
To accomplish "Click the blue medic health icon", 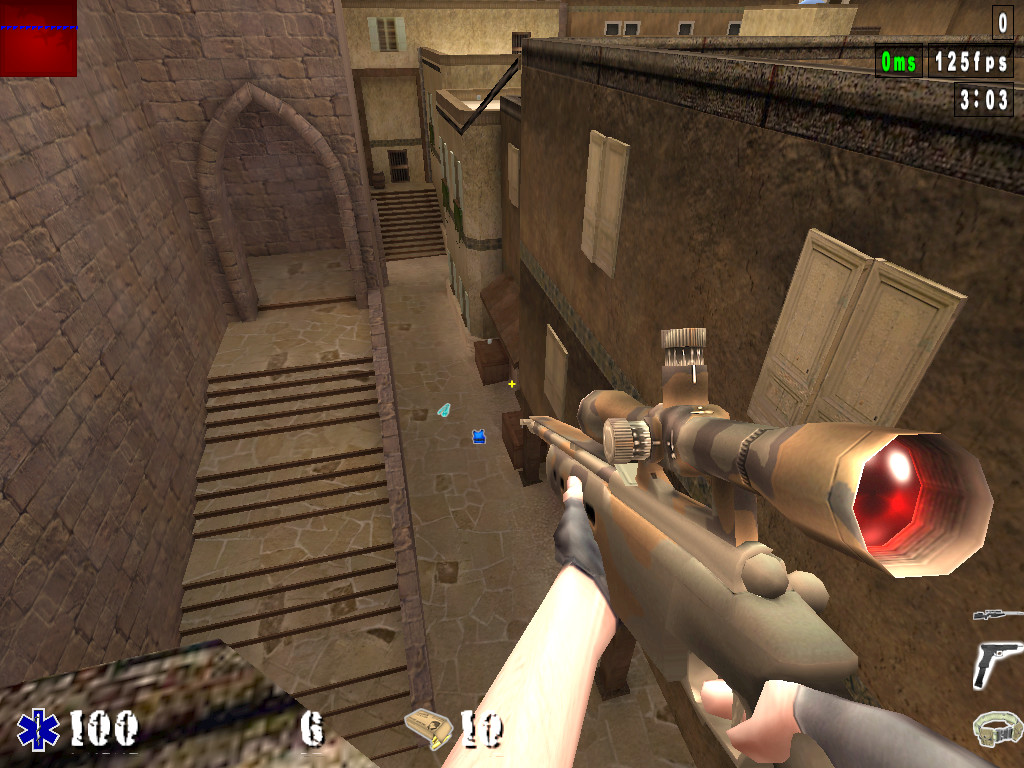I will pyautogui.click(x=33, y=728).
